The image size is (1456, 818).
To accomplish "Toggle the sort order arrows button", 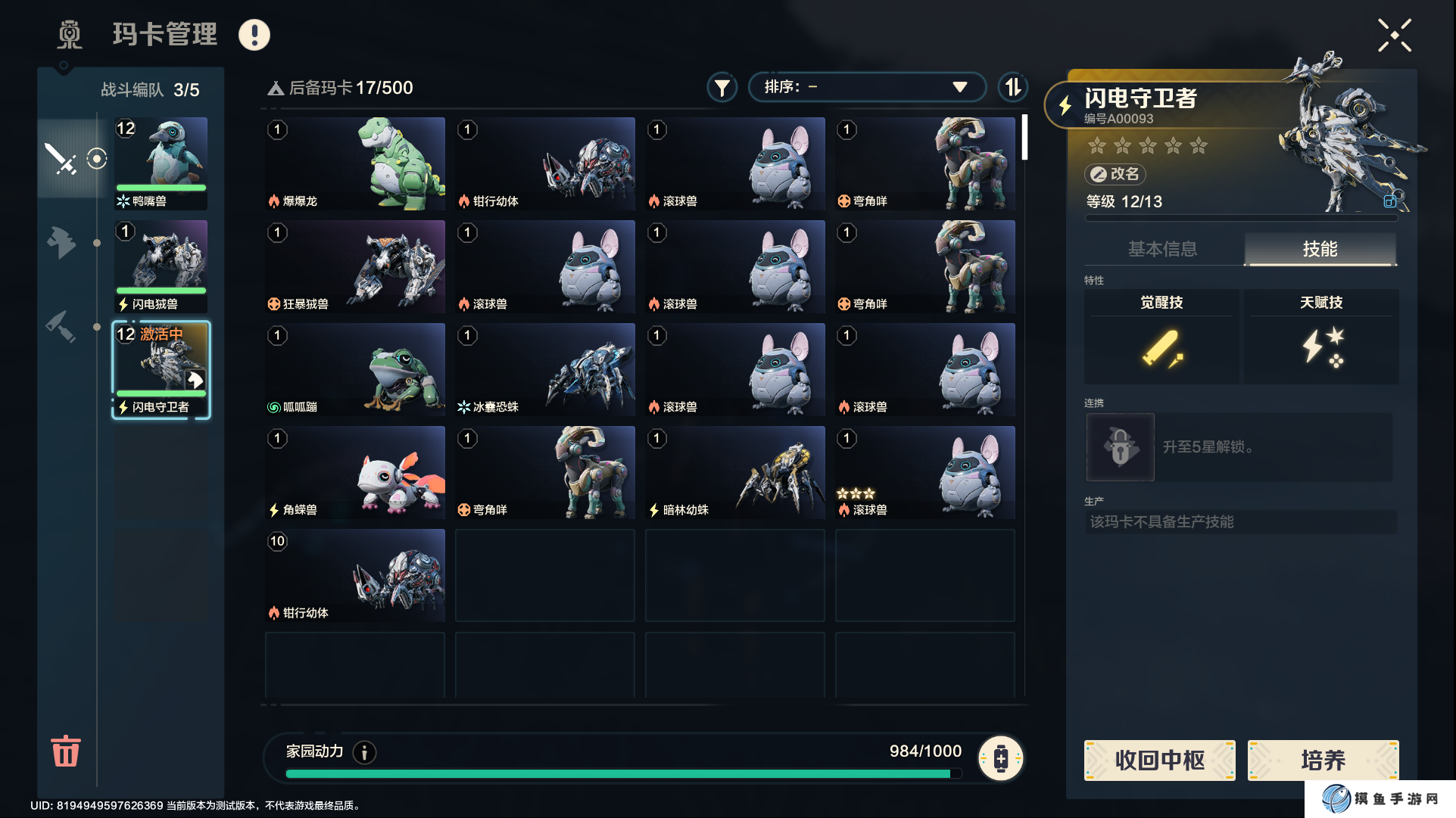I will point(1012,88).
